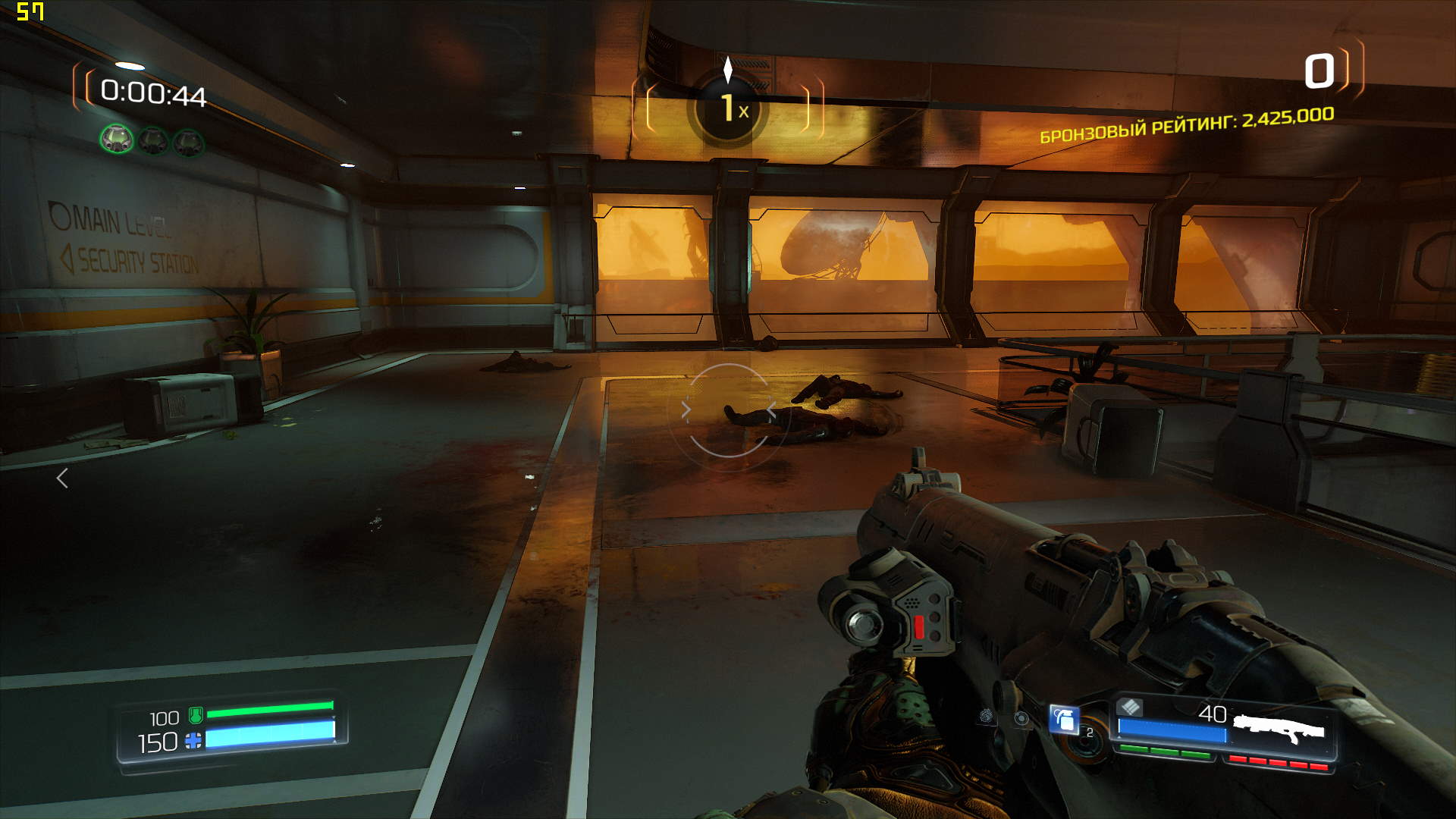Click the score multiplier medallion
The image size is (1456, 819).
728,108
